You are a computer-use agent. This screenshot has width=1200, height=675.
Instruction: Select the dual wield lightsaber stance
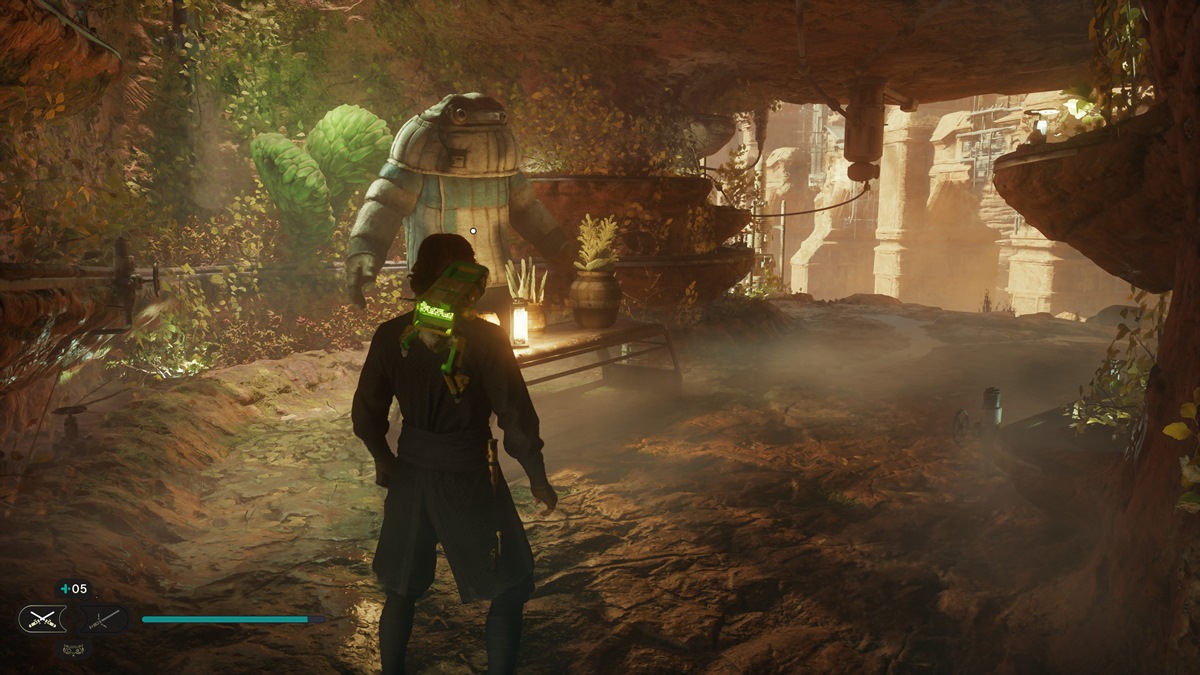pyautogui.click(x=42, y=619)
